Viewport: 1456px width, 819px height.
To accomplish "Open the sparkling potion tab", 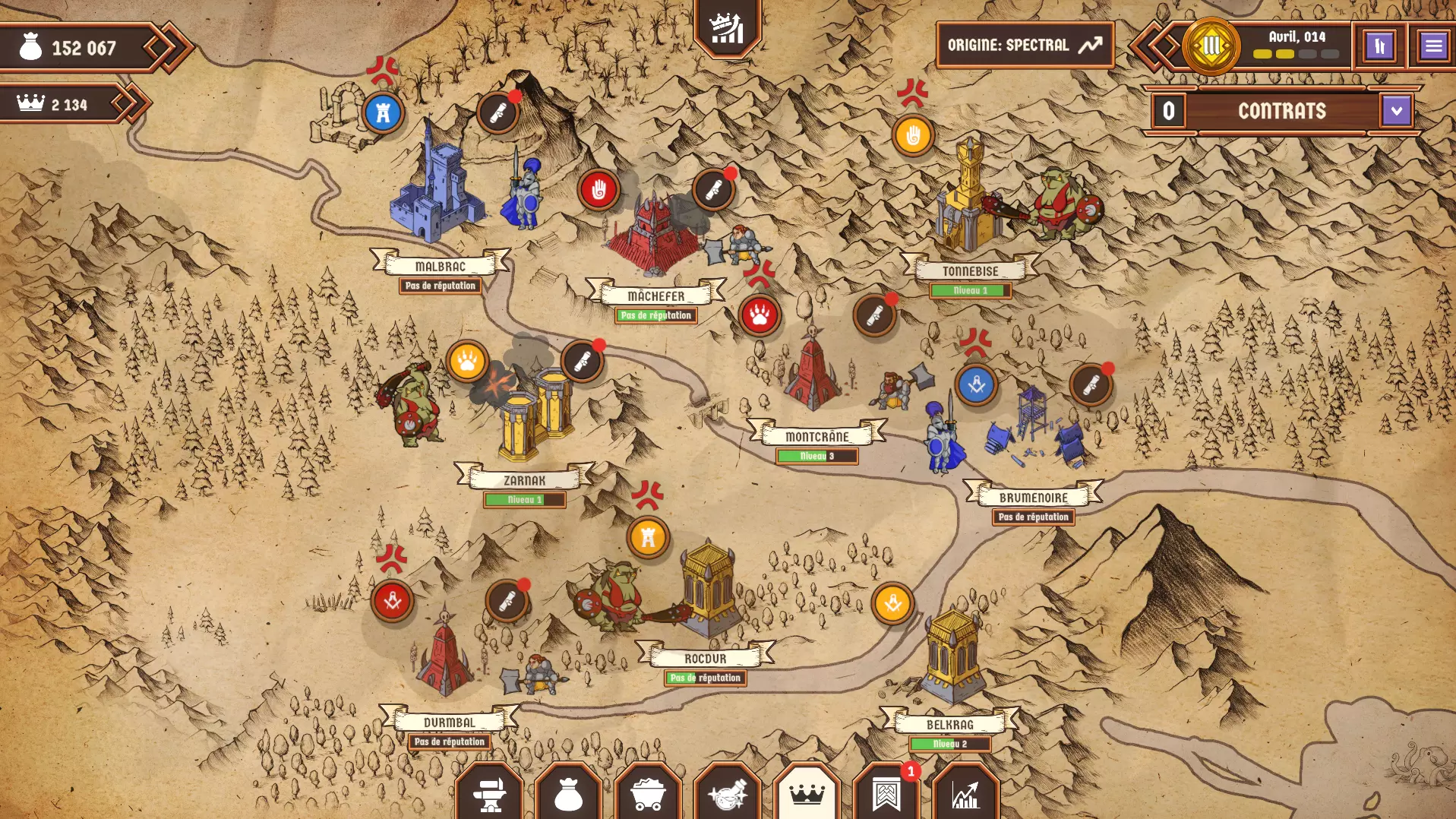I will 728,794.
